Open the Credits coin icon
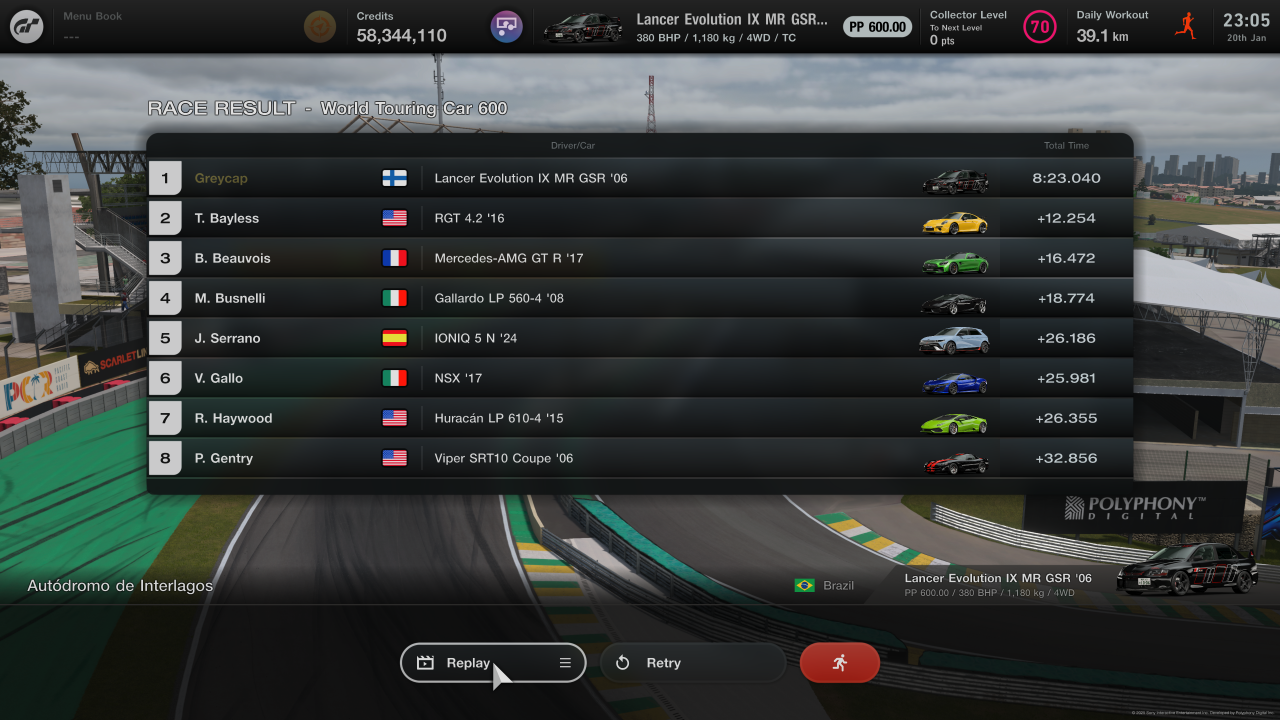Viewport: 1280px width, 720px height. 319,26
